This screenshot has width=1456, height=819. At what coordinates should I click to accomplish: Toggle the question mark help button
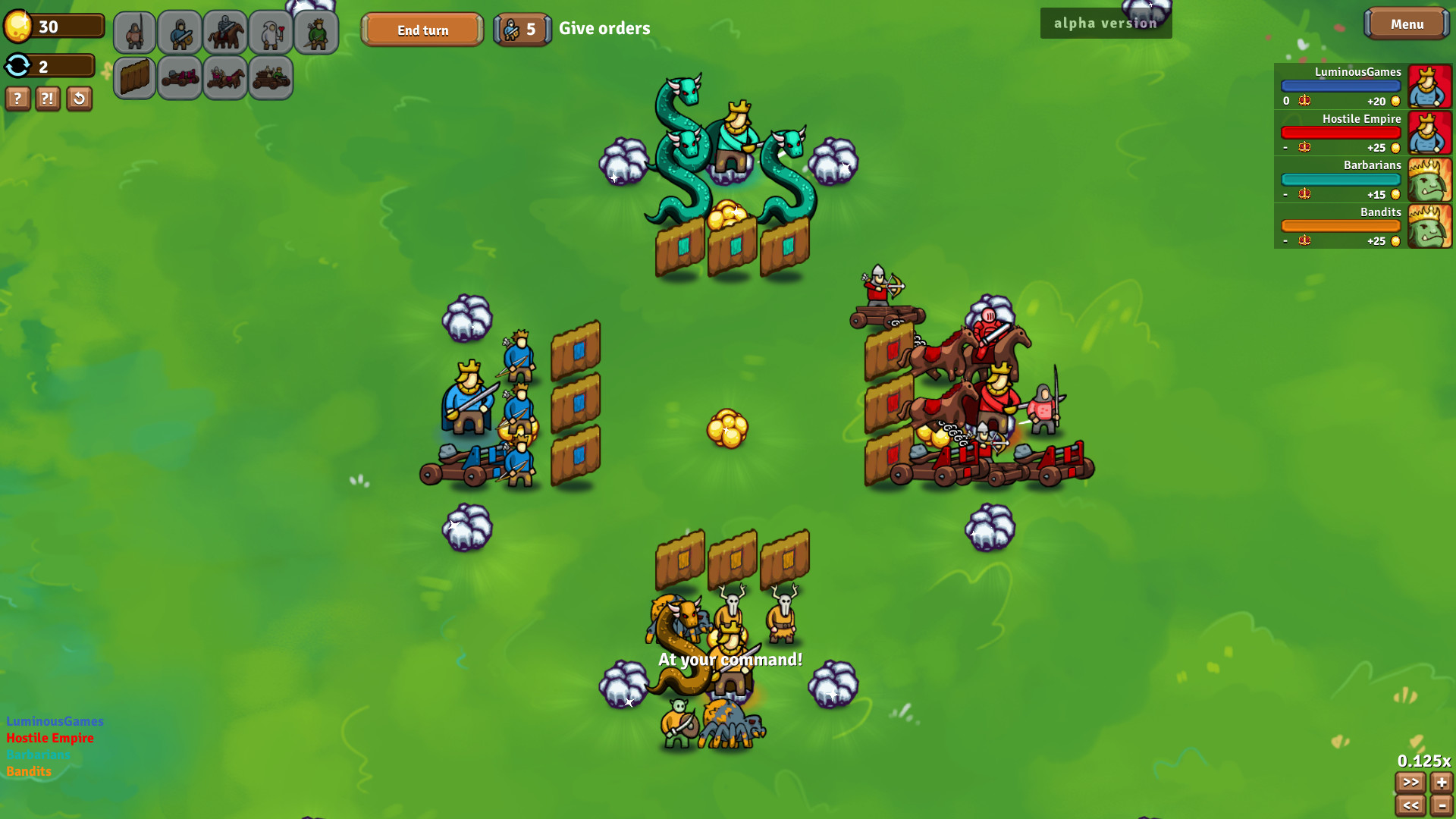click(x=17, y=99)
